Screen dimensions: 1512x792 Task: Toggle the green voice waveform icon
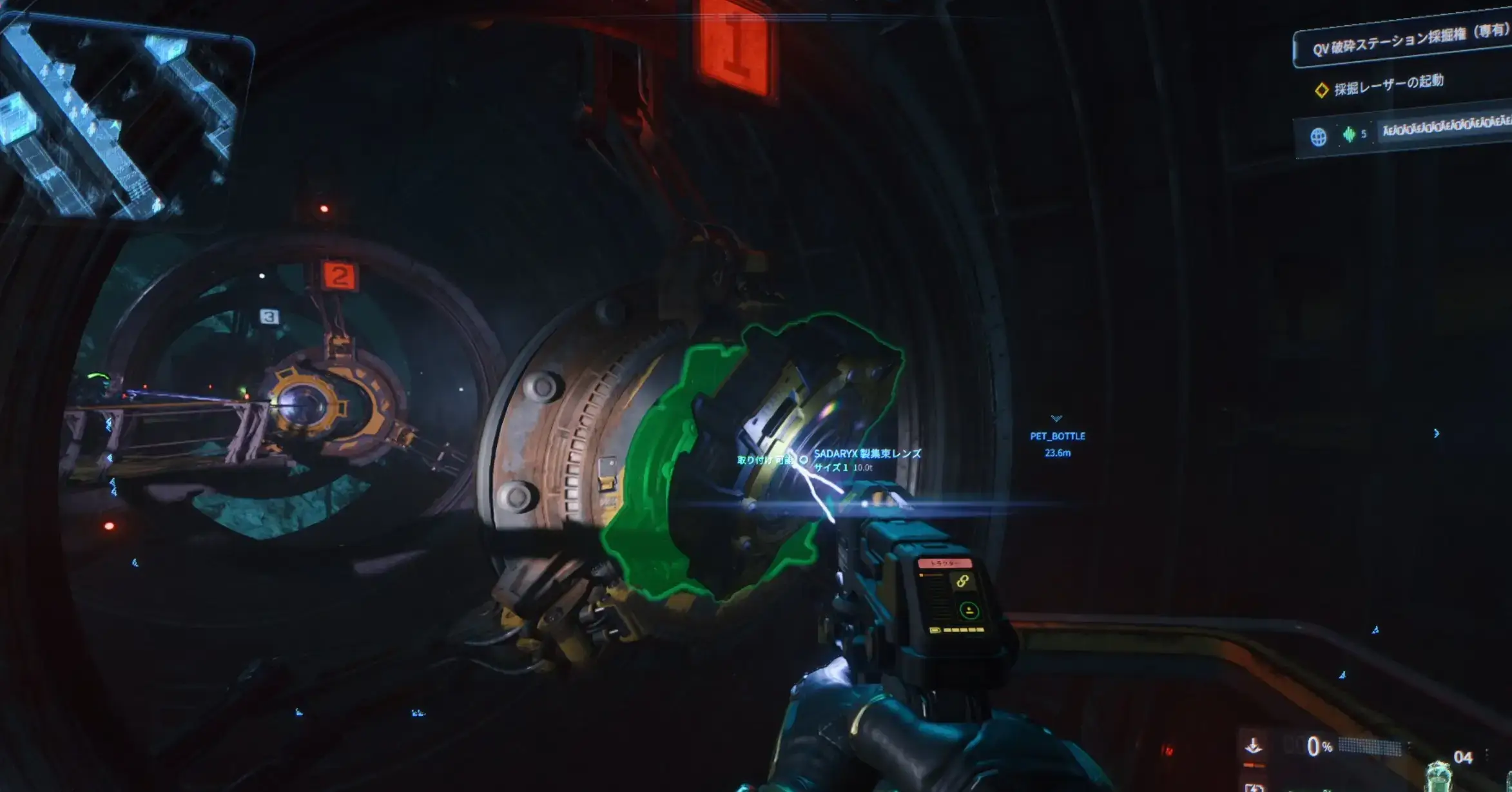[1349, 135]
